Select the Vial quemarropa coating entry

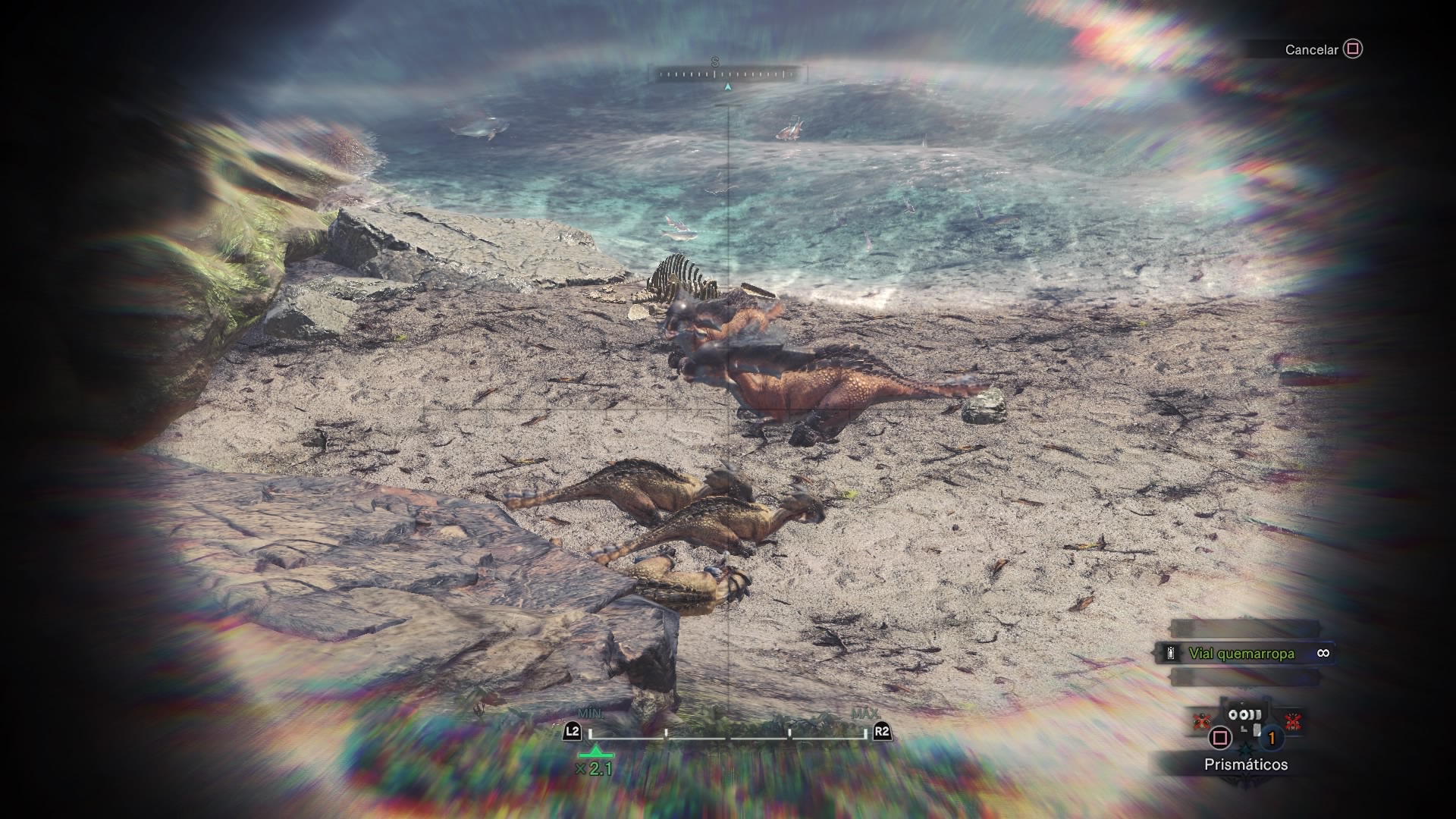pyautogui.click(x=1241, y=654)
